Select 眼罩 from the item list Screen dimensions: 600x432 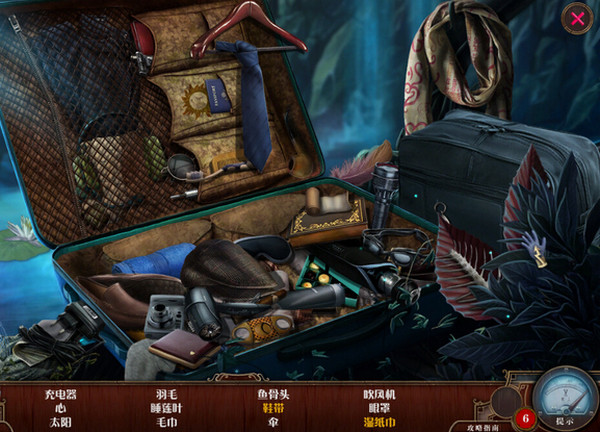click(x=379, y=408)
